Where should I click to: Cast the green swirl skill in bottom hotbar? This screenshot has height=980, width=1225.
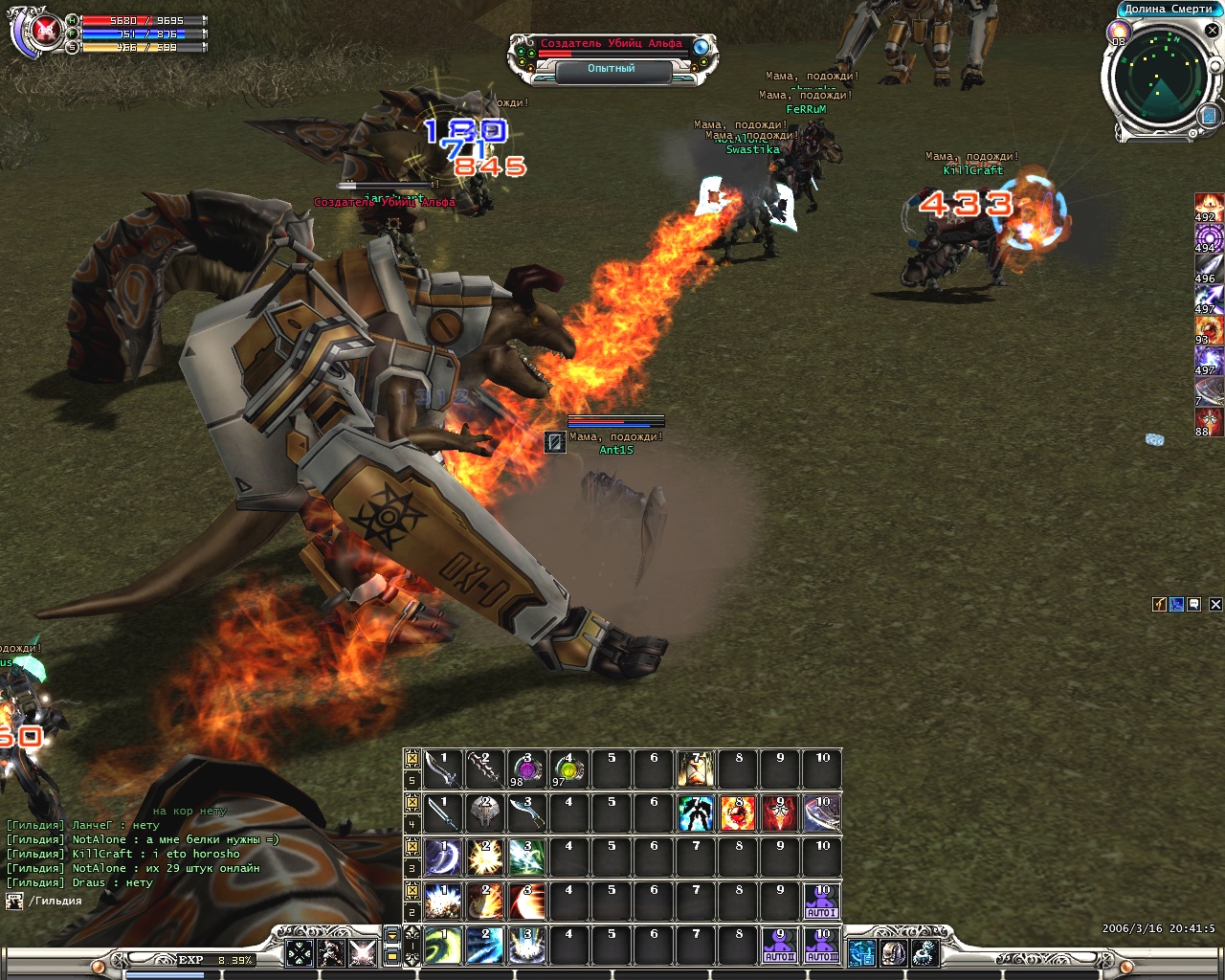[x=442, y=946]
